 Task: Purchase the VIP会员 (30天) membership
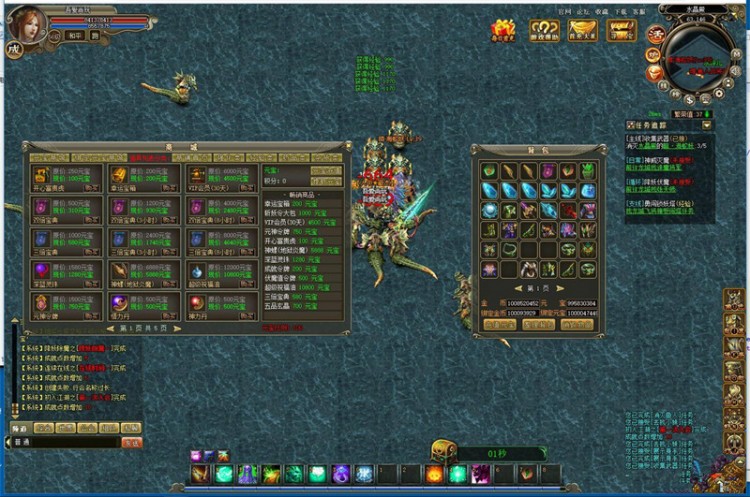[x=246, y=186]
